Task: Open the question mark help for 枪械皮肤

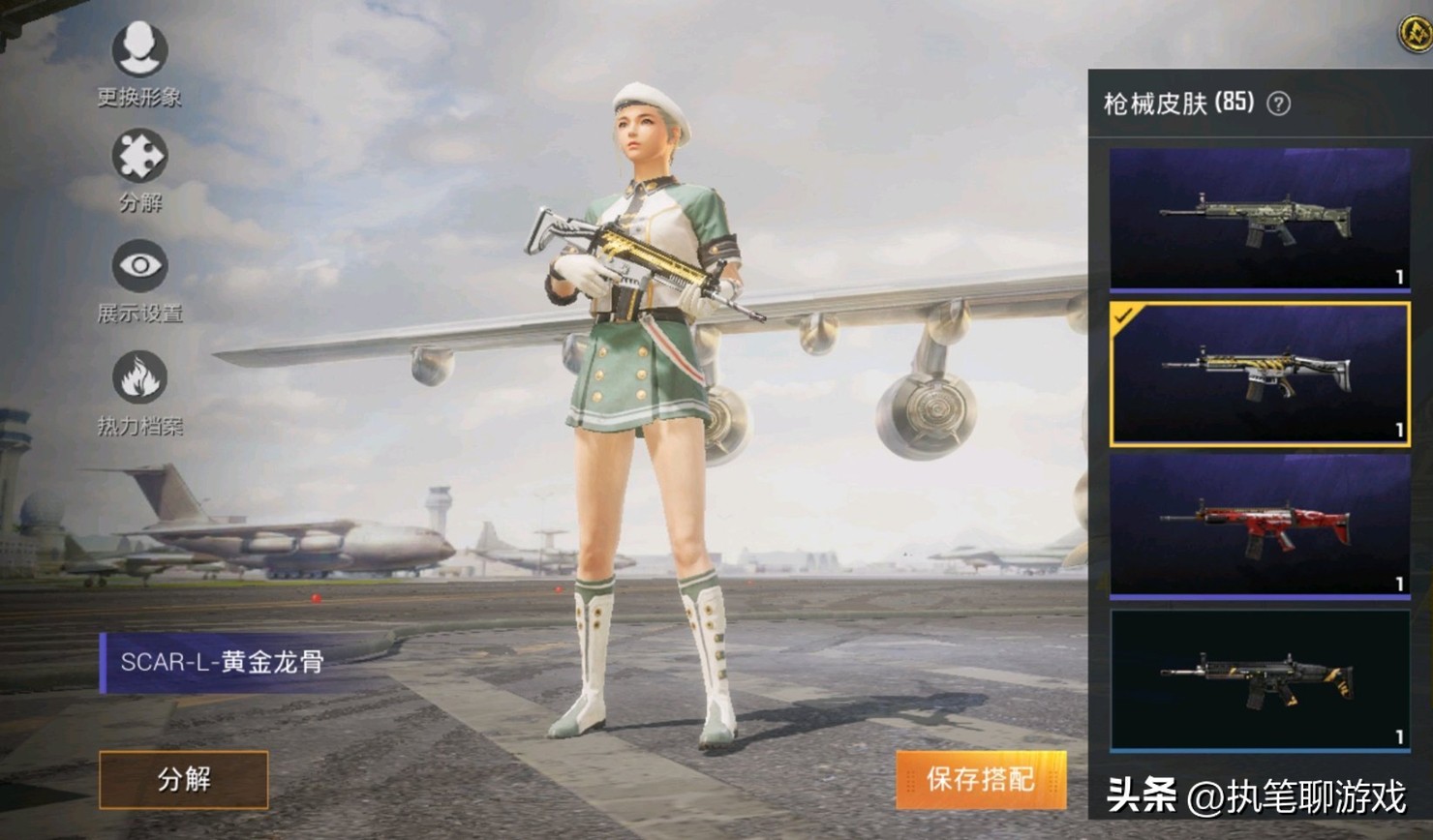Action: tap(1279, 104)
